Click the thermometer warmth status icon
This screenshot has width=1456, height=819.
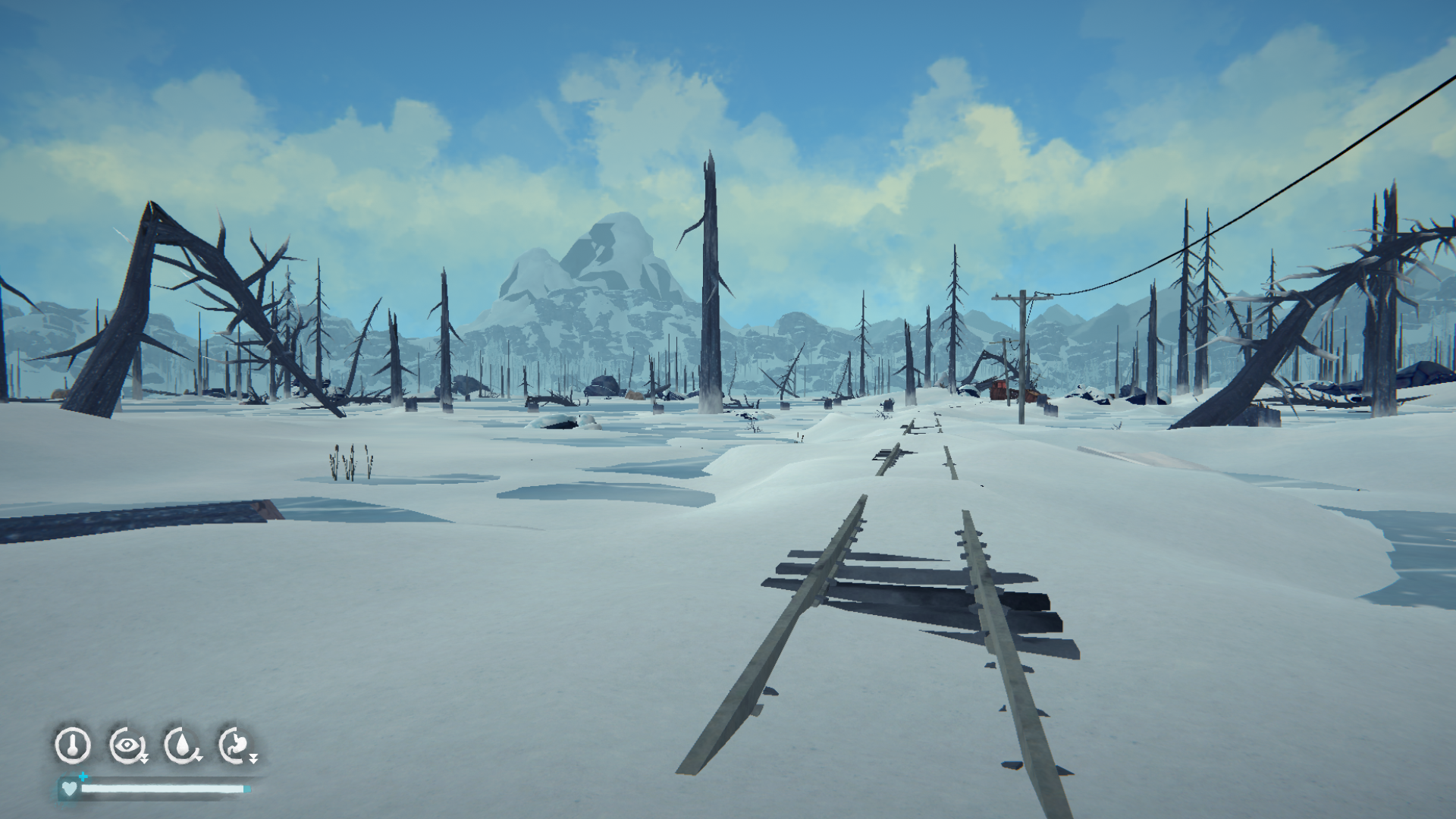coord(73,745)
